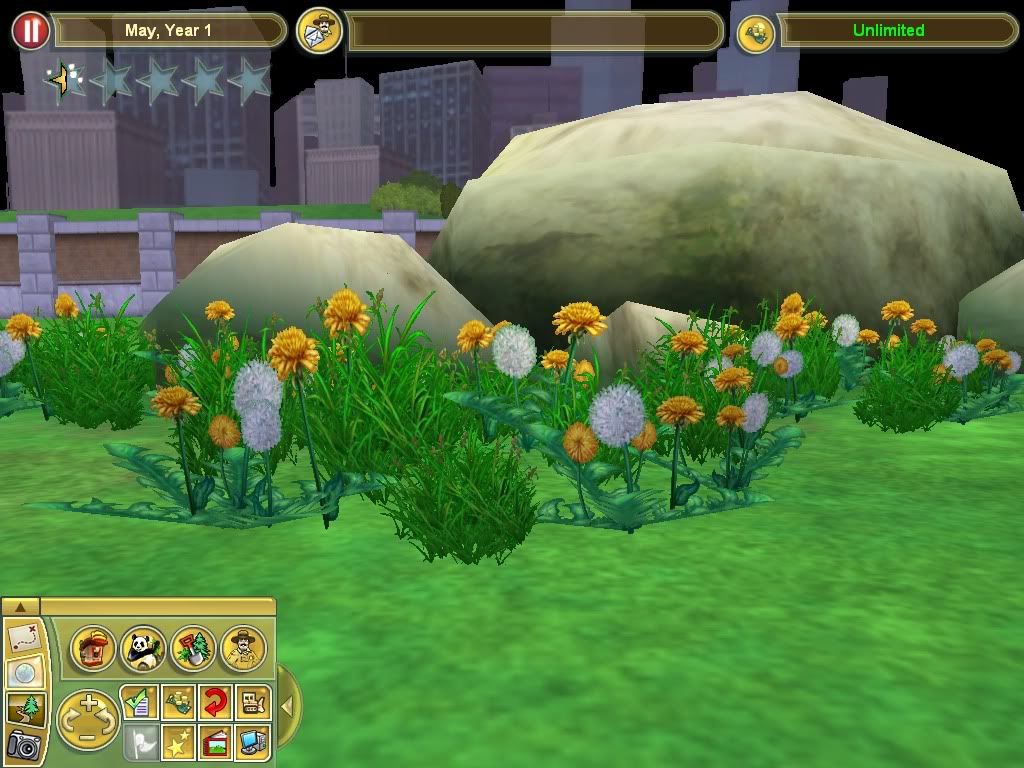
Task: Open the yellow stars zoo fame panel
Action: [x=178, y=741]
